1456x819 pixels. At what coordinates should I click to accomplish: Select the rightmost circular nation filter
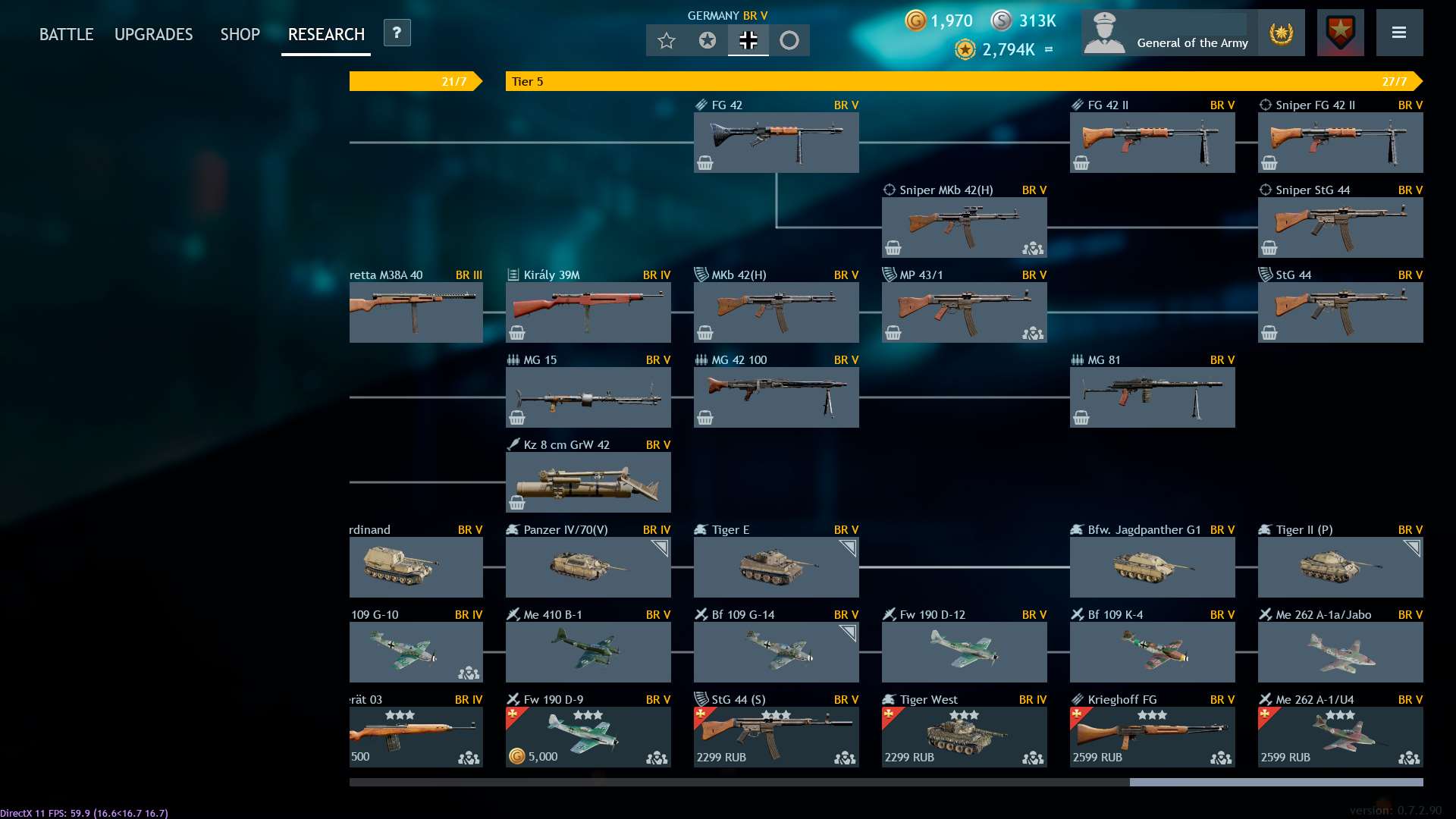[791, 41]
